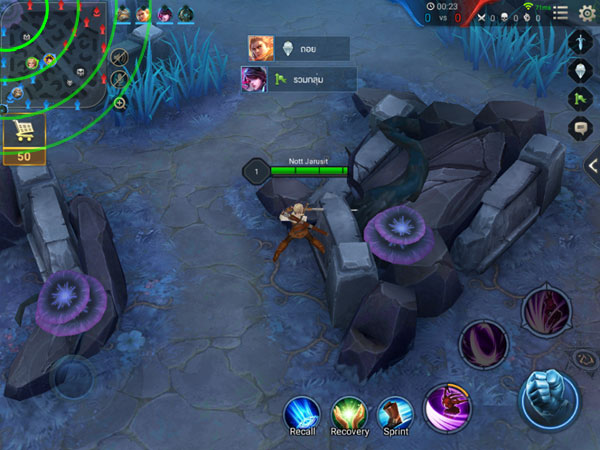The height and width of the screenshot is (450, 600).
Task: Click the magnifier icon beside the minimap
Action: pos(120,102)
